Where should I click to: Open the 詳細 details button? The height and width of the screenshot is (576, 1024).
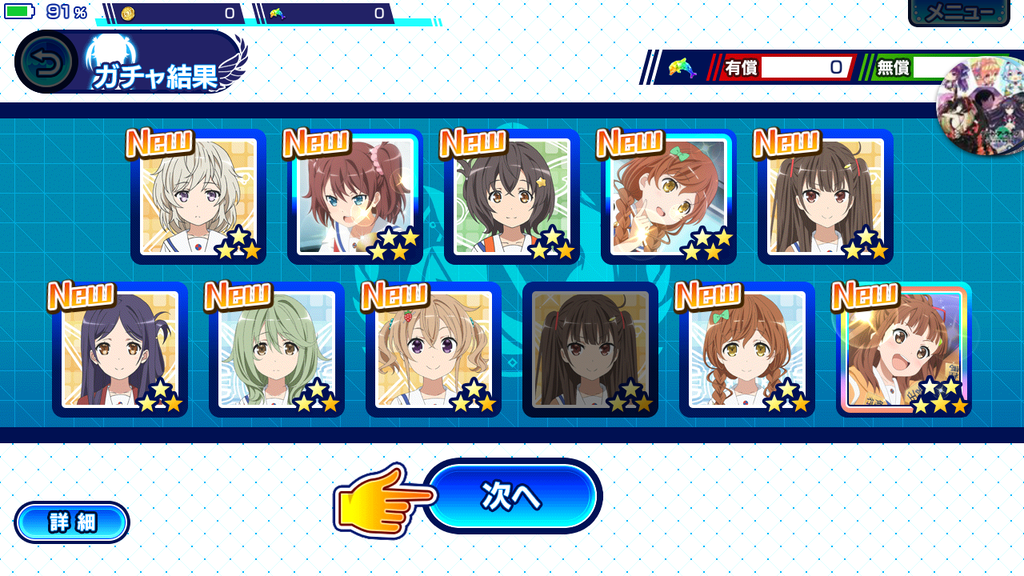(x=72, y=522)
